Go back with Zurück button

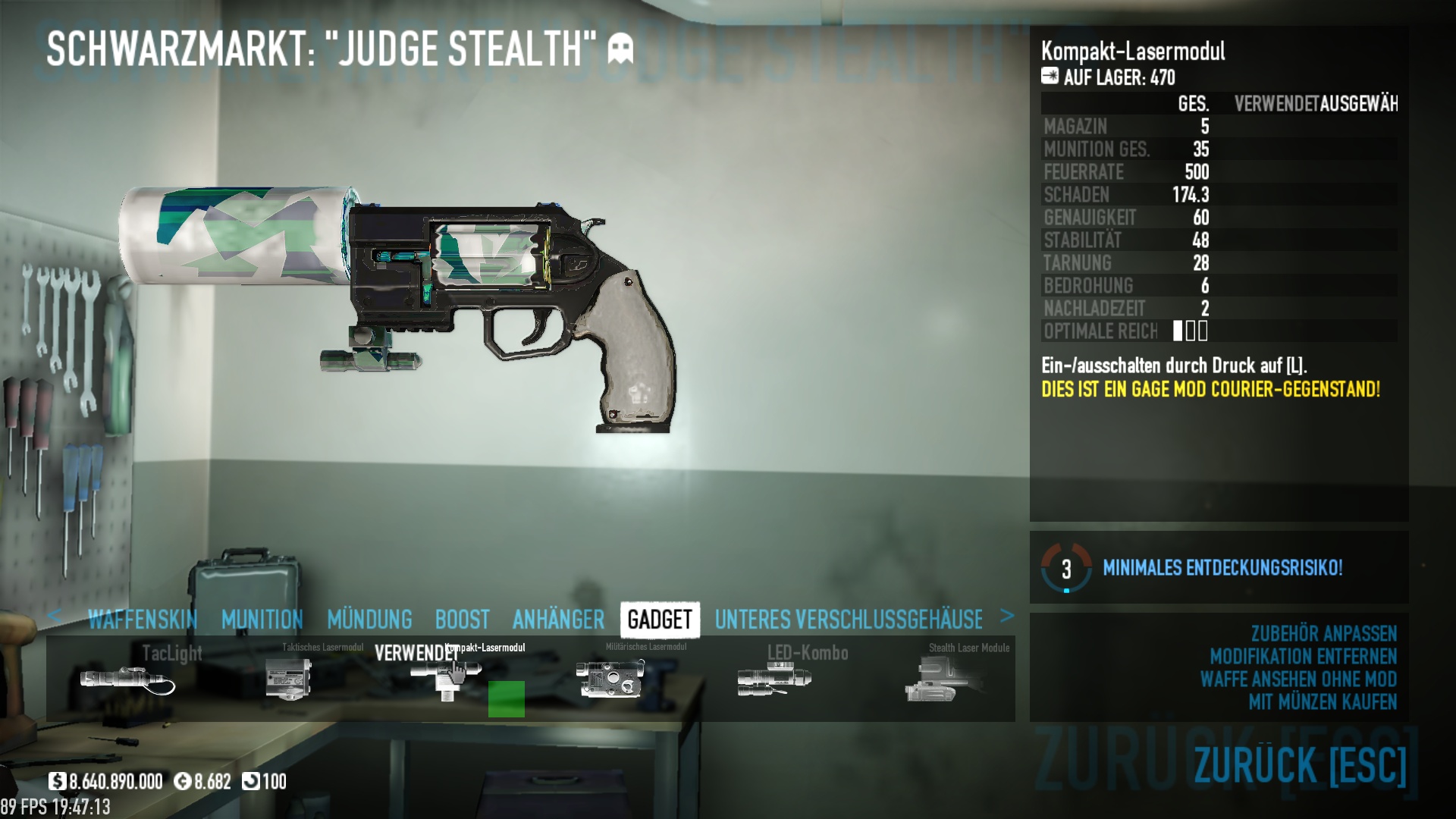(1299, 764)
